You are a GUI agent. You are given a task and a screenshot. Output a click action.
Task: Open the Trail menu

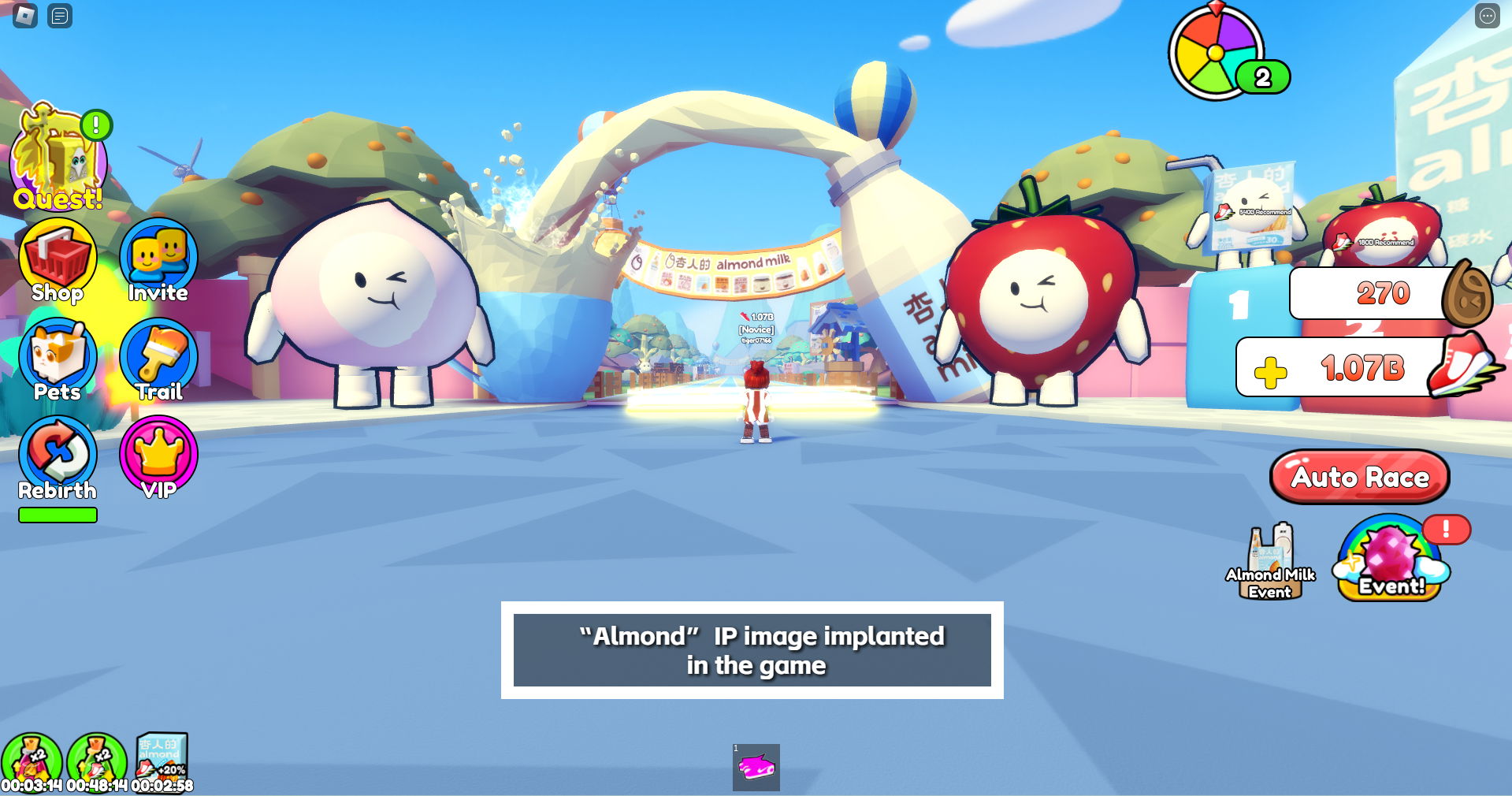[158, 360]
